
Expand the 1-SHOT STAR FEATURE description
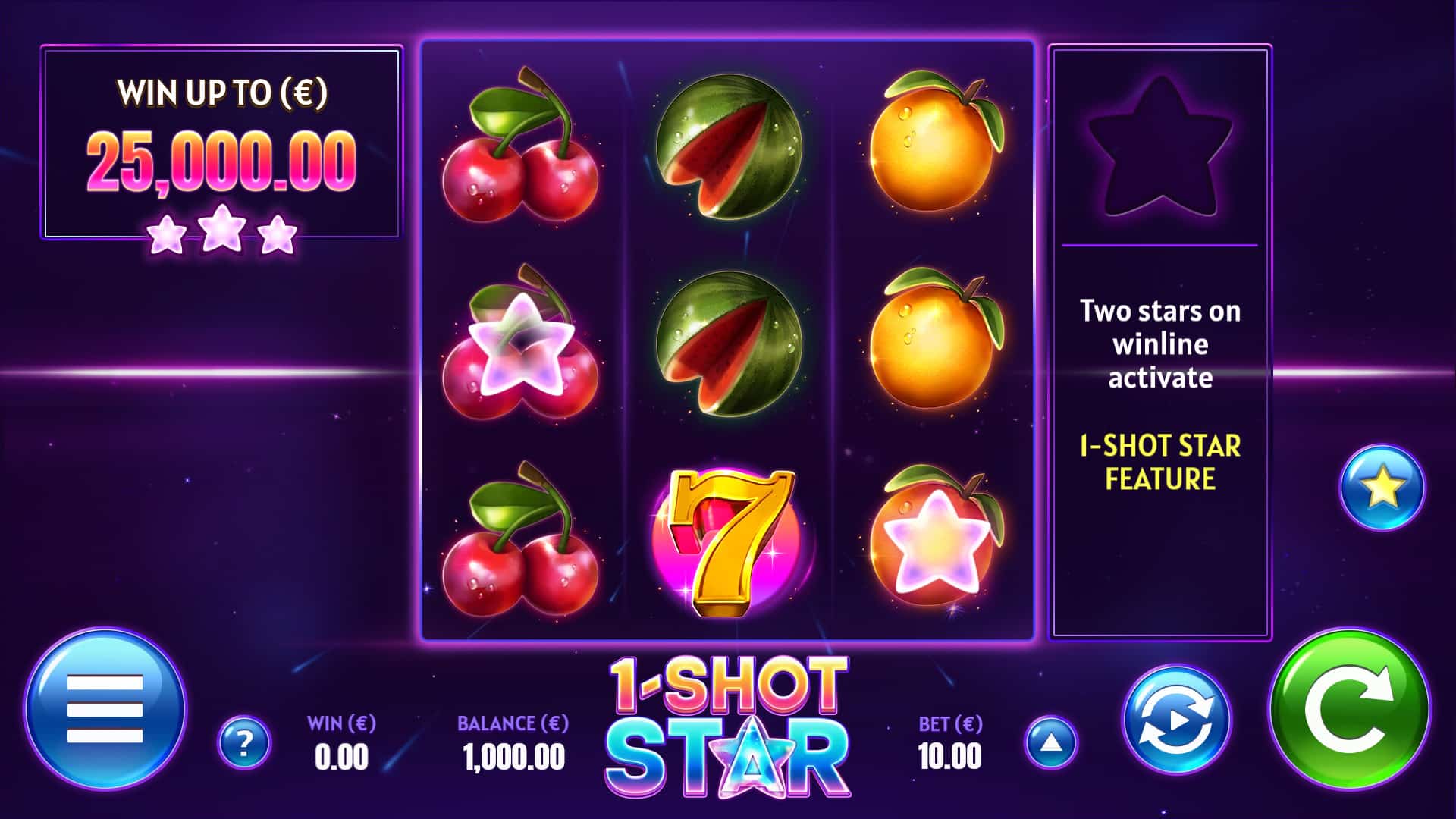click(x=1161, y=464)
